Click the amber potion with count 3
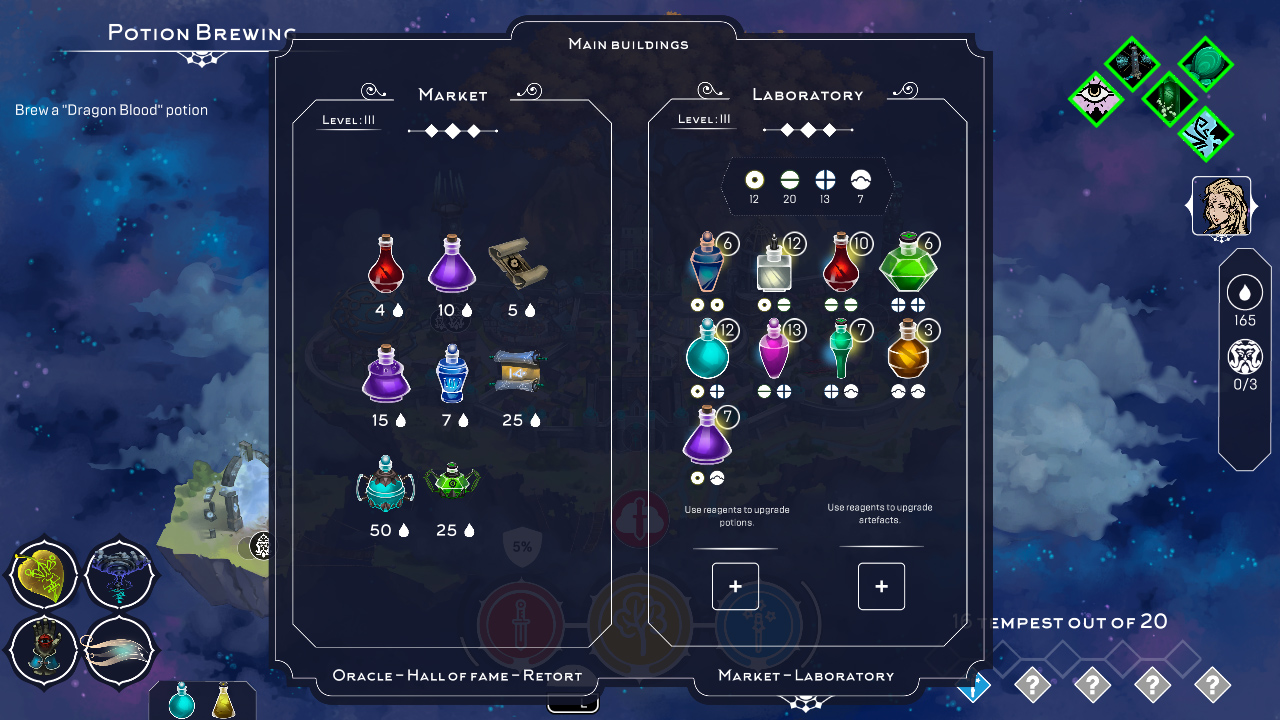Screen dimensions: 1280x720 point(908,360)
